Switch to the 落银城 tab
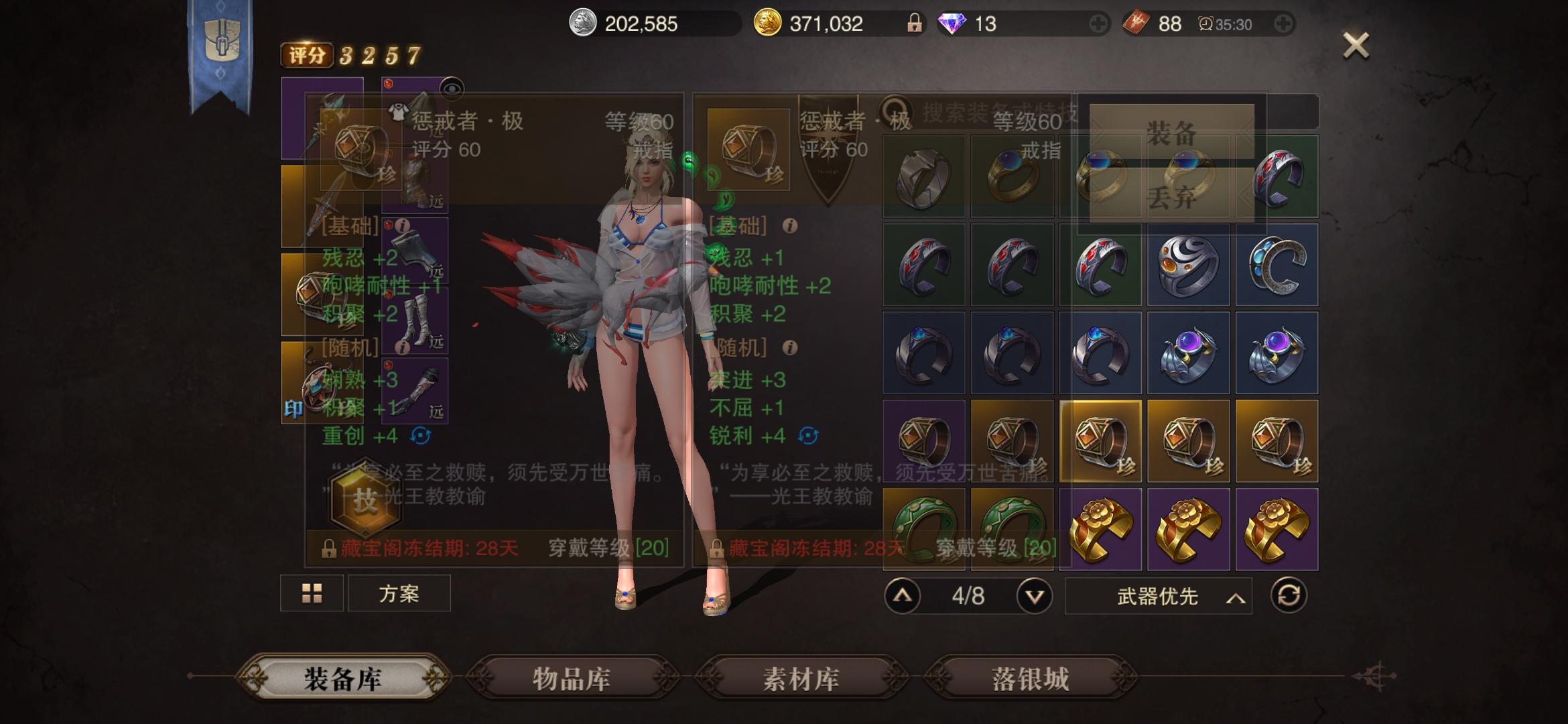This screenshot has width=1568, height=724. coord(1029,678)
